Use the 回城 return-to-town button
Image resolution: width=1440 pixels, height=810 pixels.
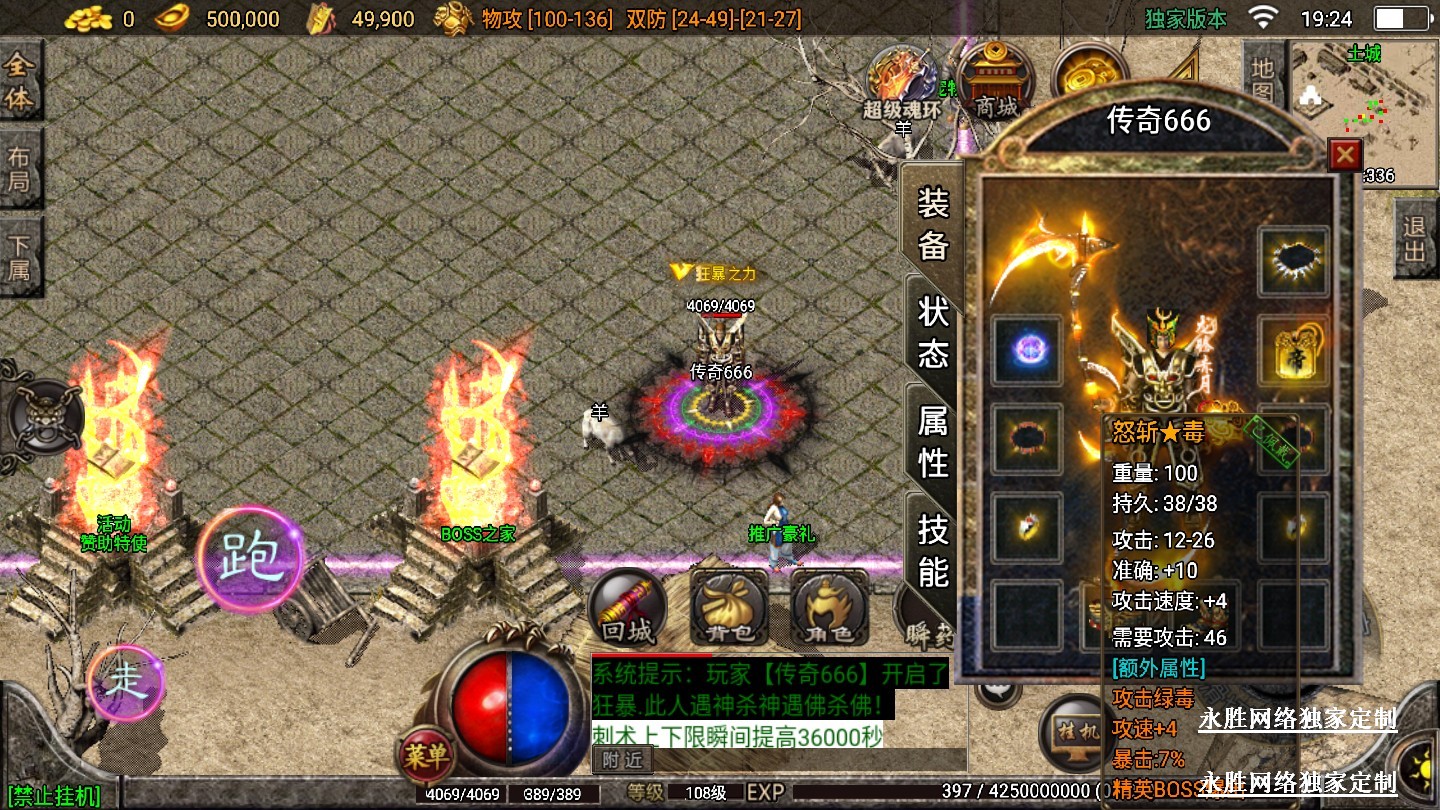(628, 608)
